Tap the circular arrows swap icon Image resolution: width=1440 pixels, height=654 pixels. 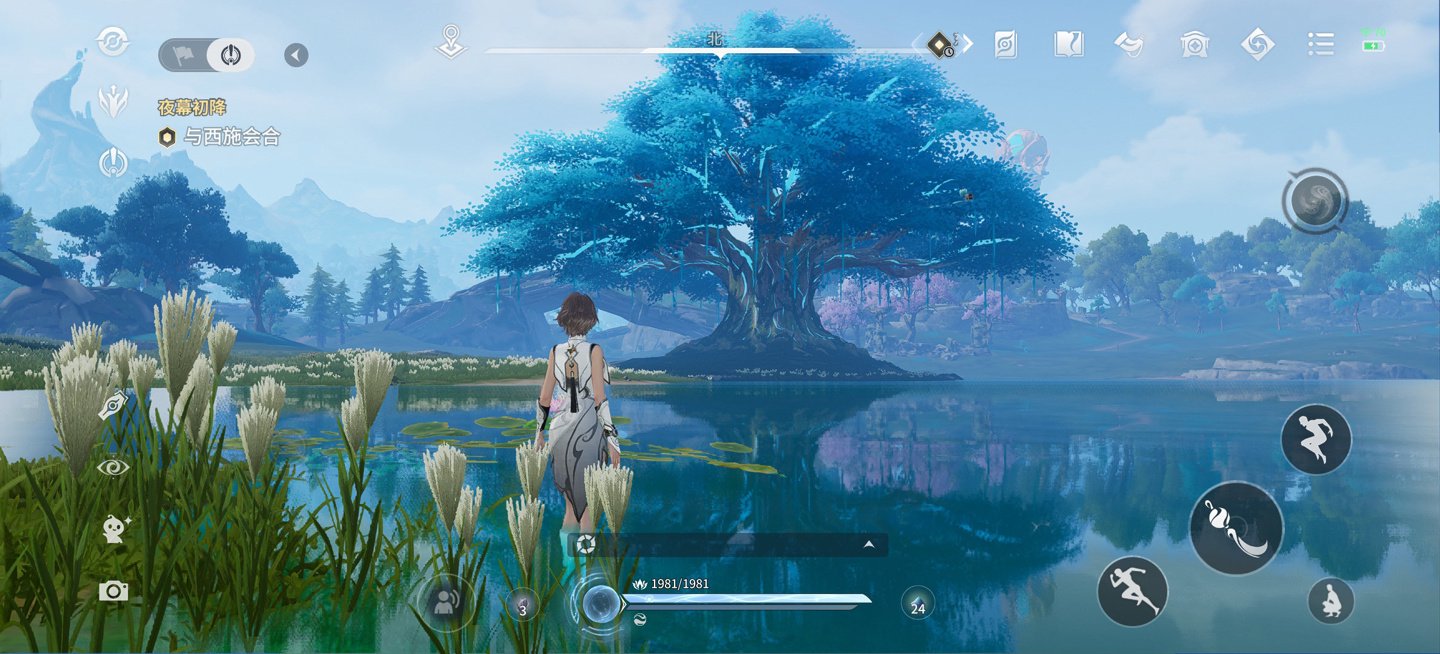click(x=113, y=42)
